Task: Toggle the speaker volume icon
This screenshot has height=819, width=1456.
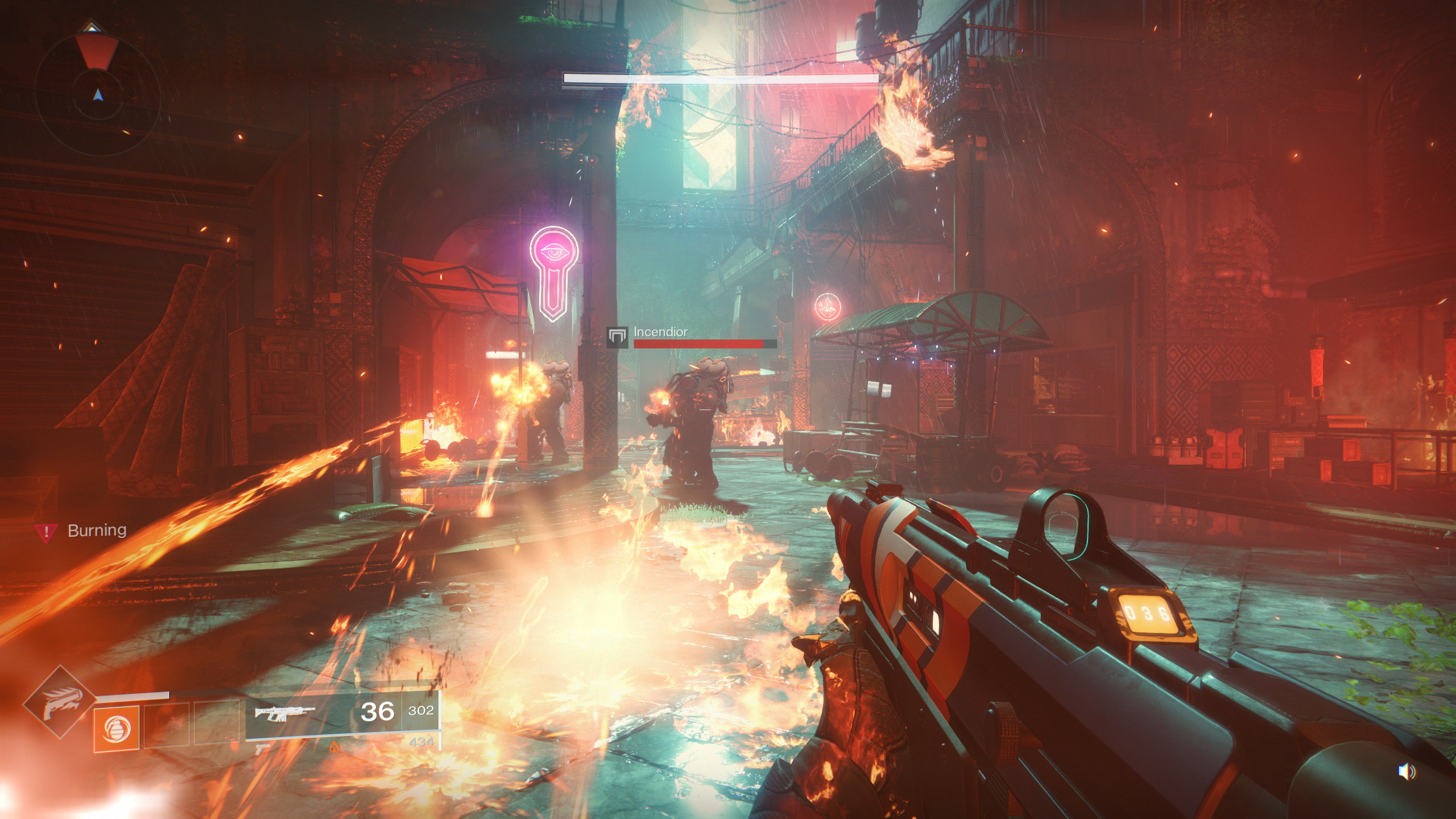Action: coord(1406,772)
